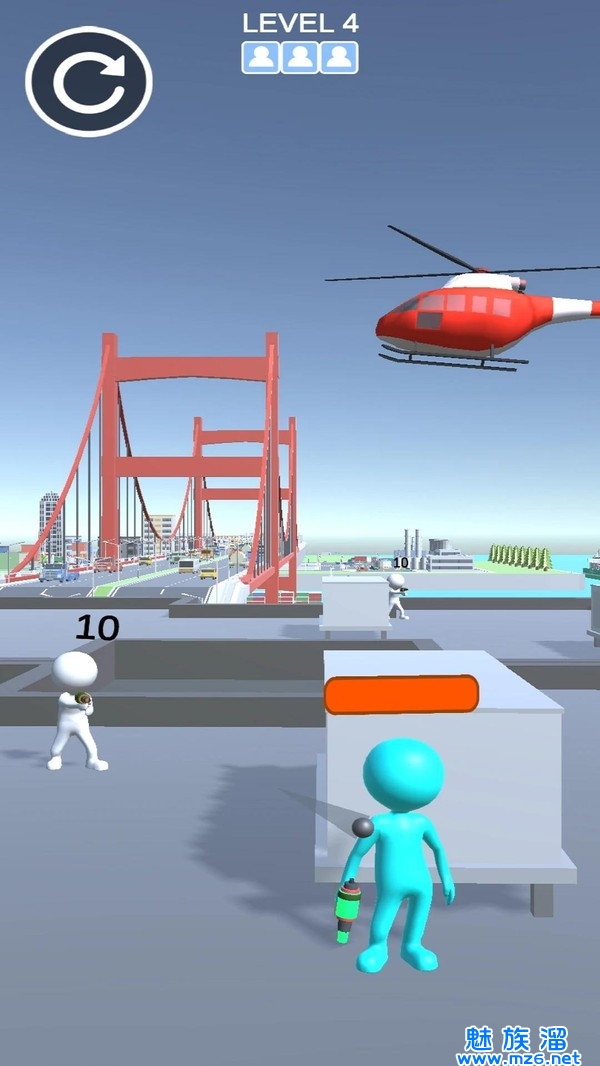Click the circular restart level button

pyautogui.click(x=89, y=81)
